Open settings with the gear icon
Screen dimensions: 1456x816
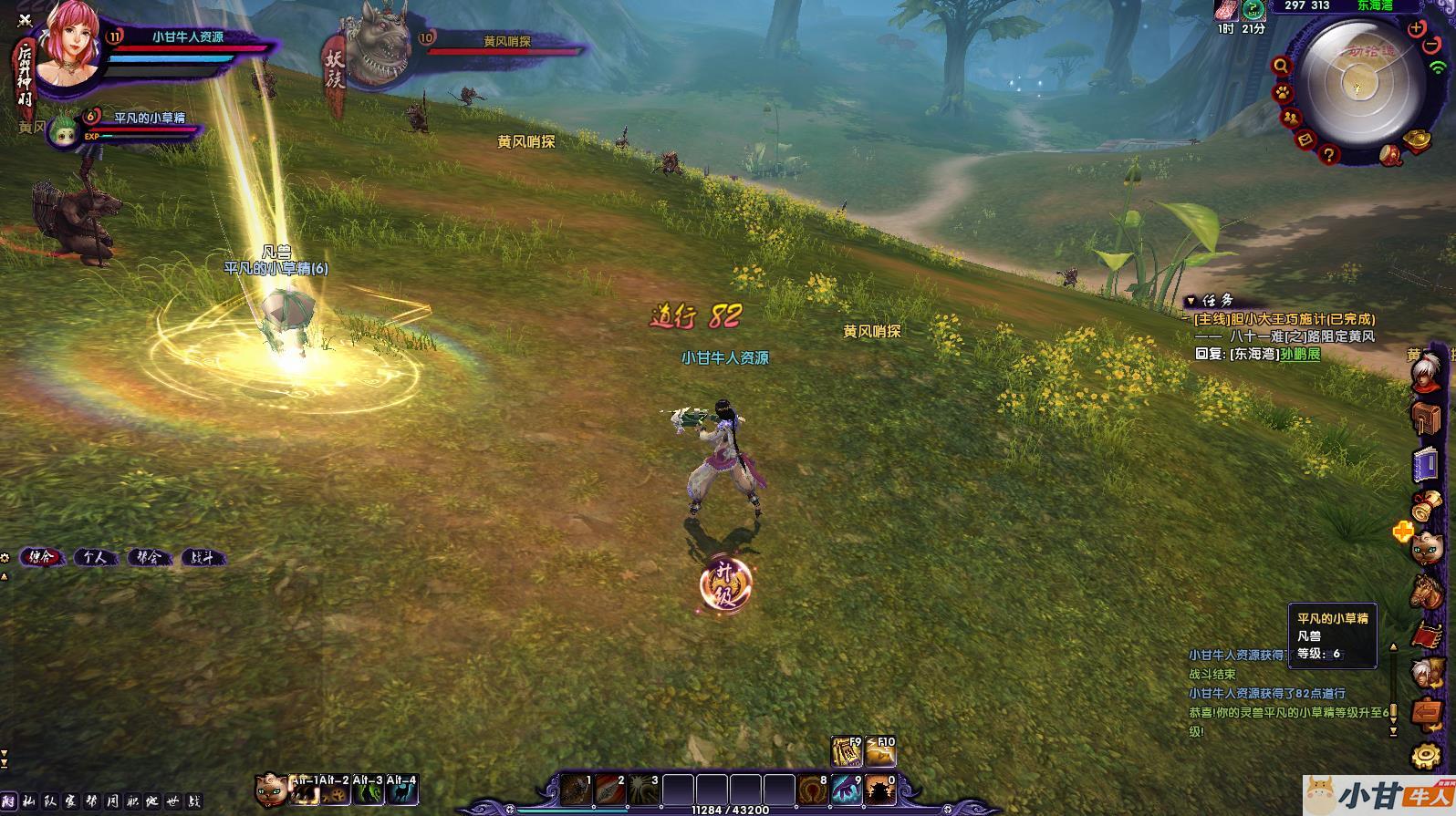pos(1426,756)
